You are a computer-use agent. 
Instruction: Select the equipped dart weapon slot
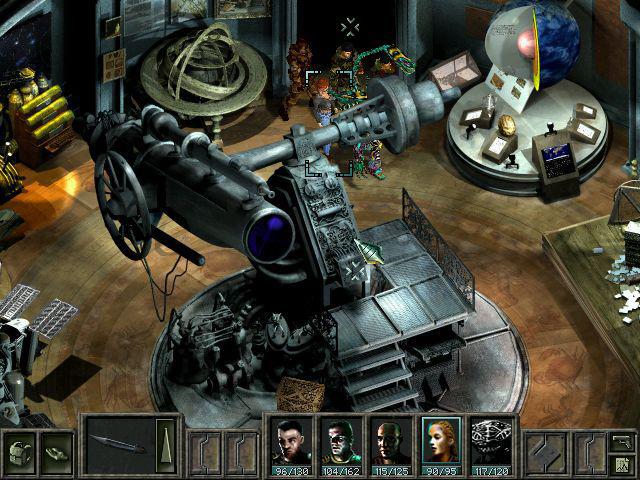119,443
